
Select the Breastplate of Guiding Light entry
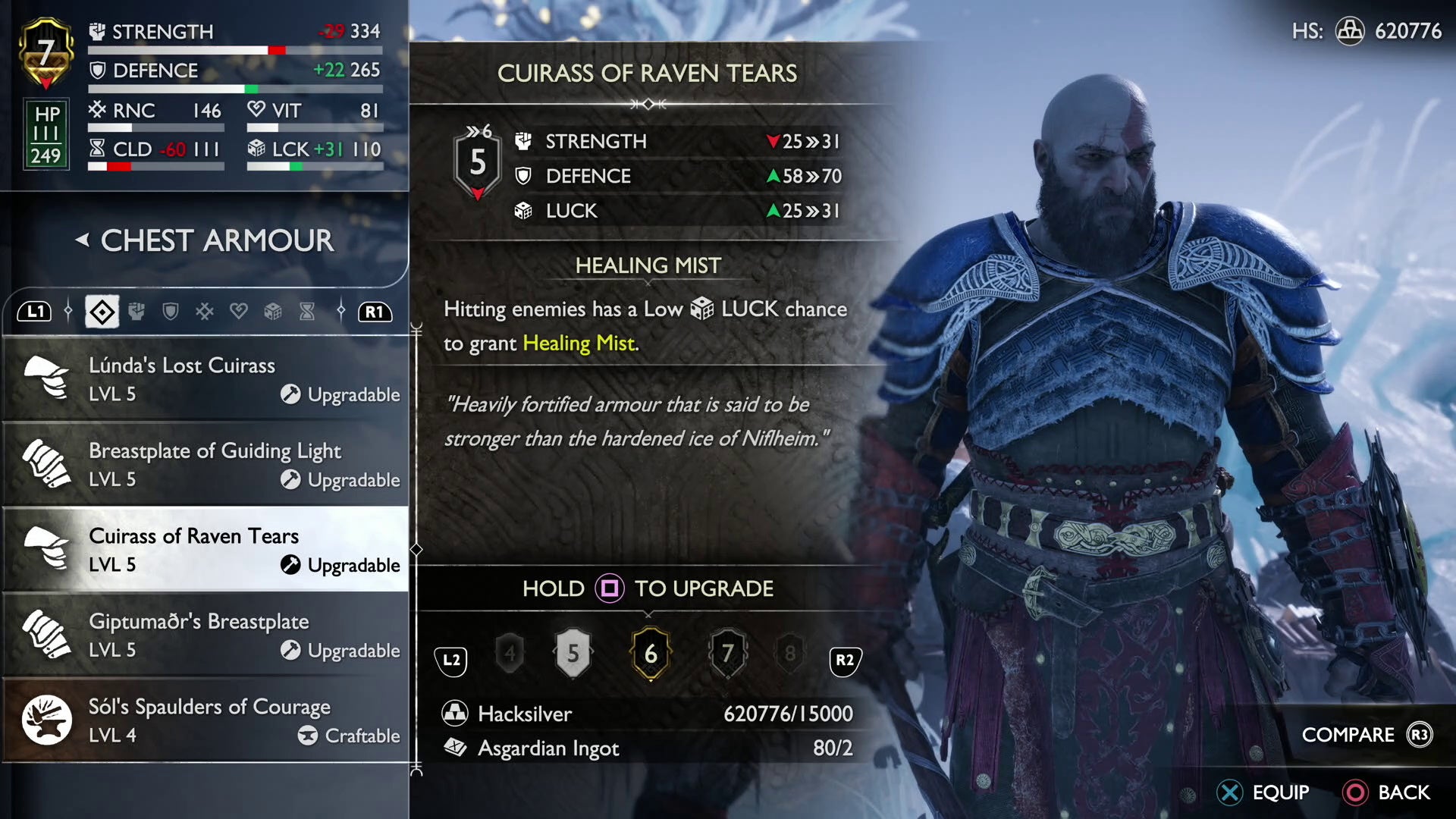205,464
